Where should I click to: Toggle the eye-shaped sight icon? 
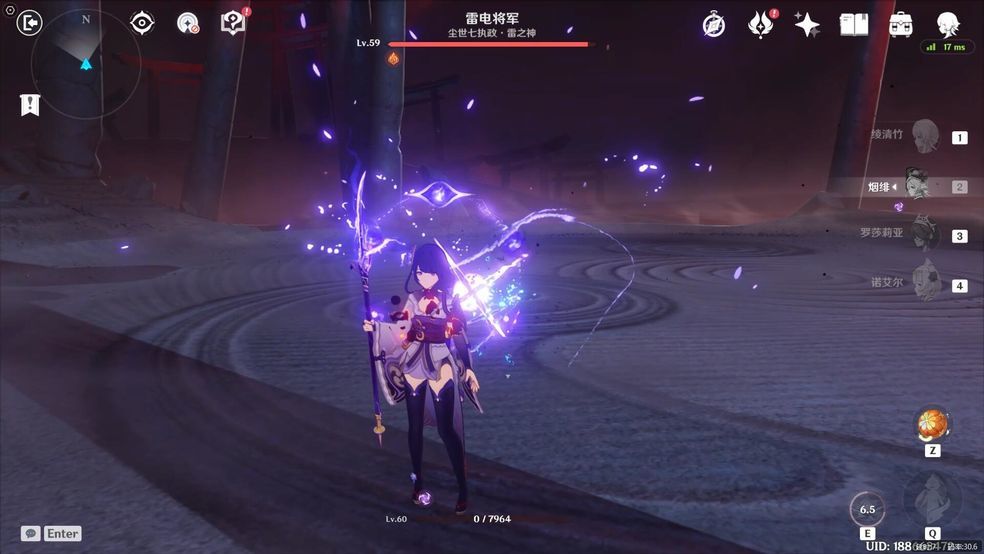(142, 23)
